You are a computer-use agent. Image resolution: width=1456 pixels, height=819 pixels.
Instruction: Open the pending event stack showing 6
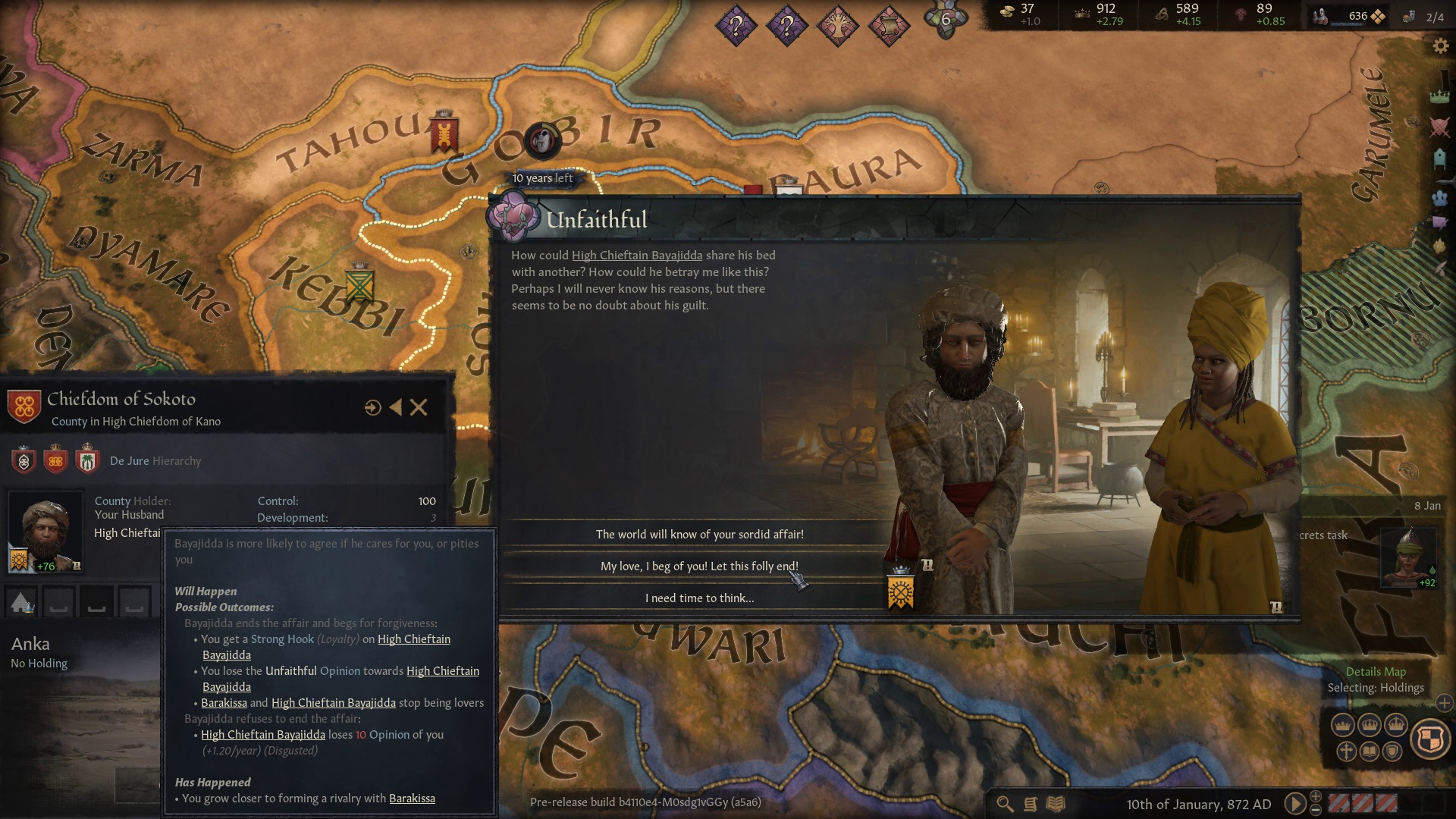(x=945, y=21)
